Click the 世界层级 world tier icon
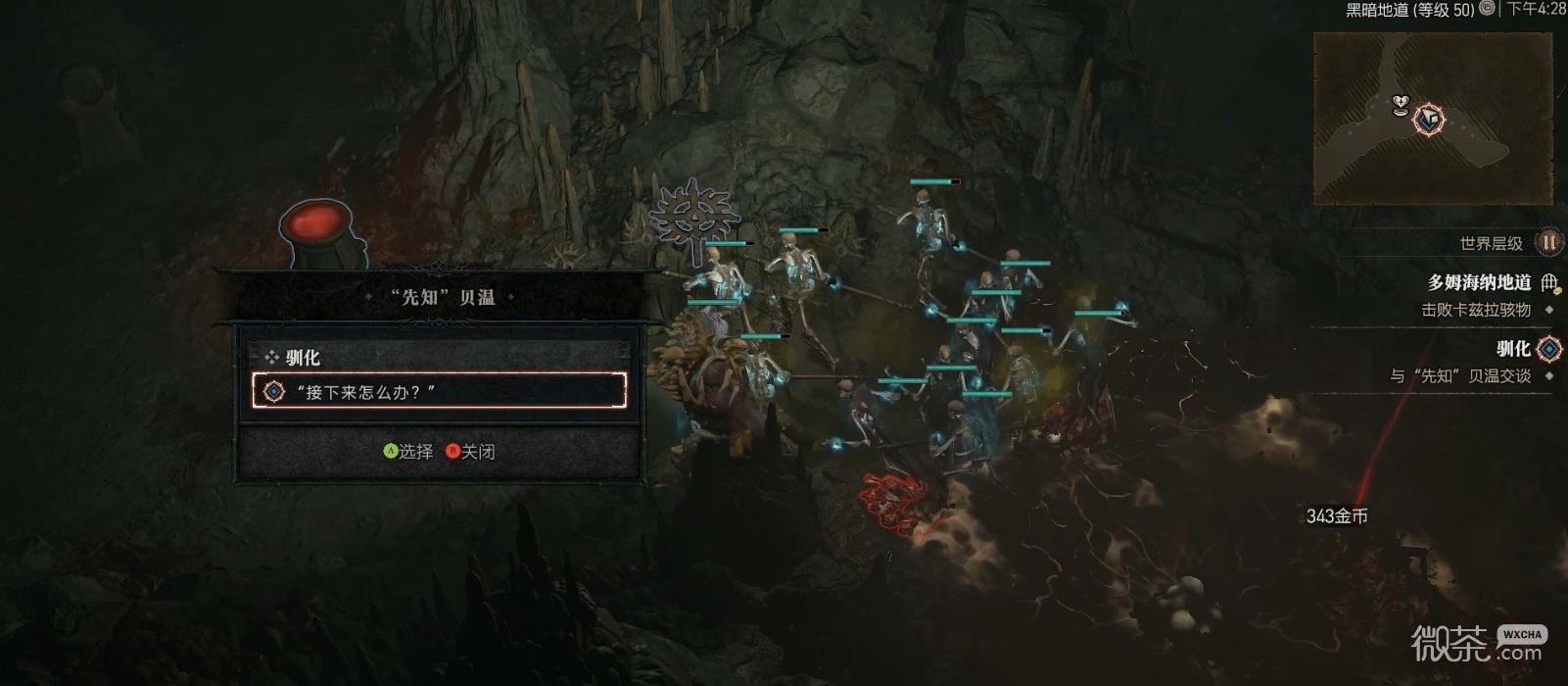Screen dimensions: 1568x686 [1548, 242]
